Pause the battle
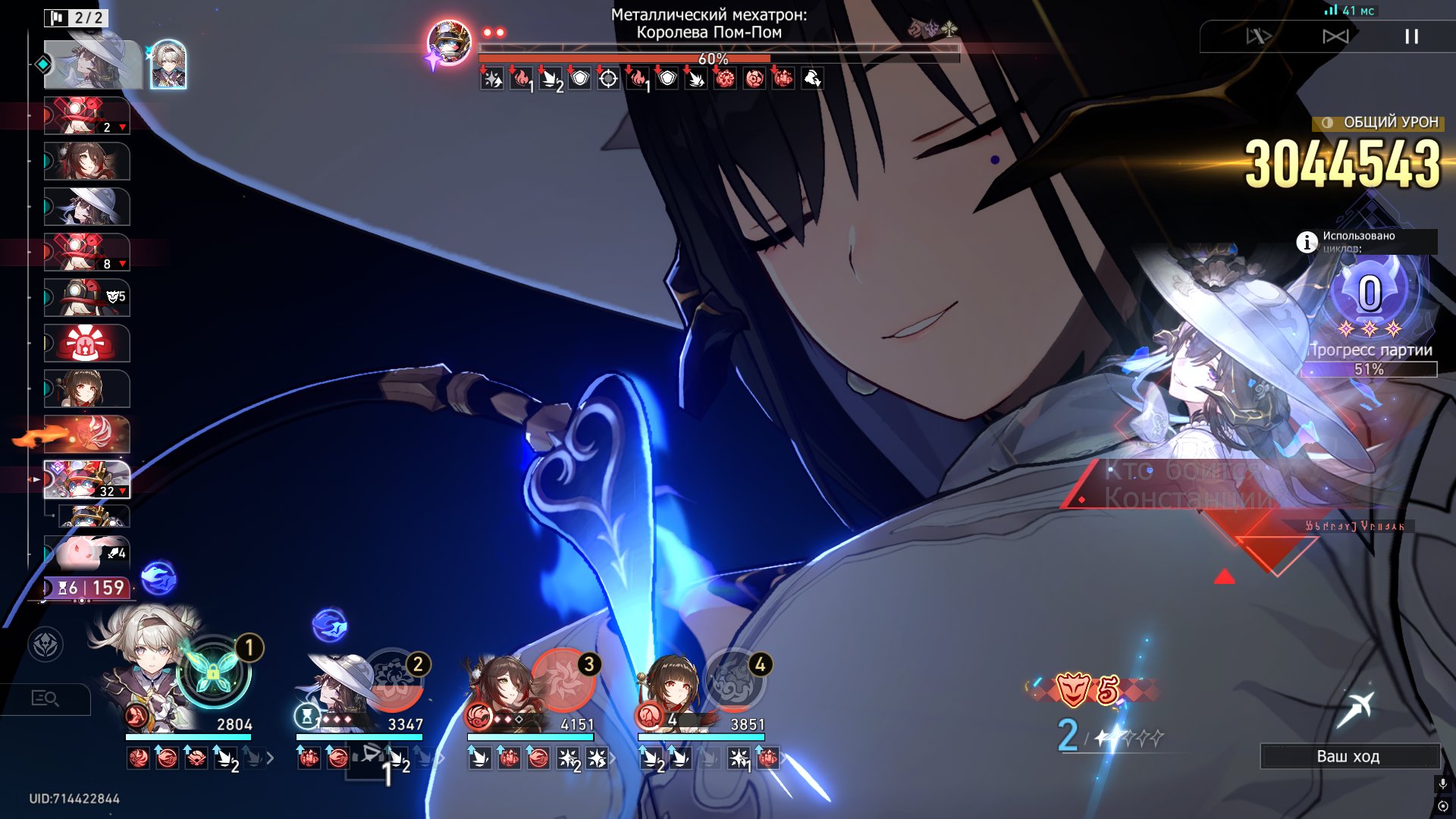This screenshot has height=819, width=1456. coord(1411,36)
